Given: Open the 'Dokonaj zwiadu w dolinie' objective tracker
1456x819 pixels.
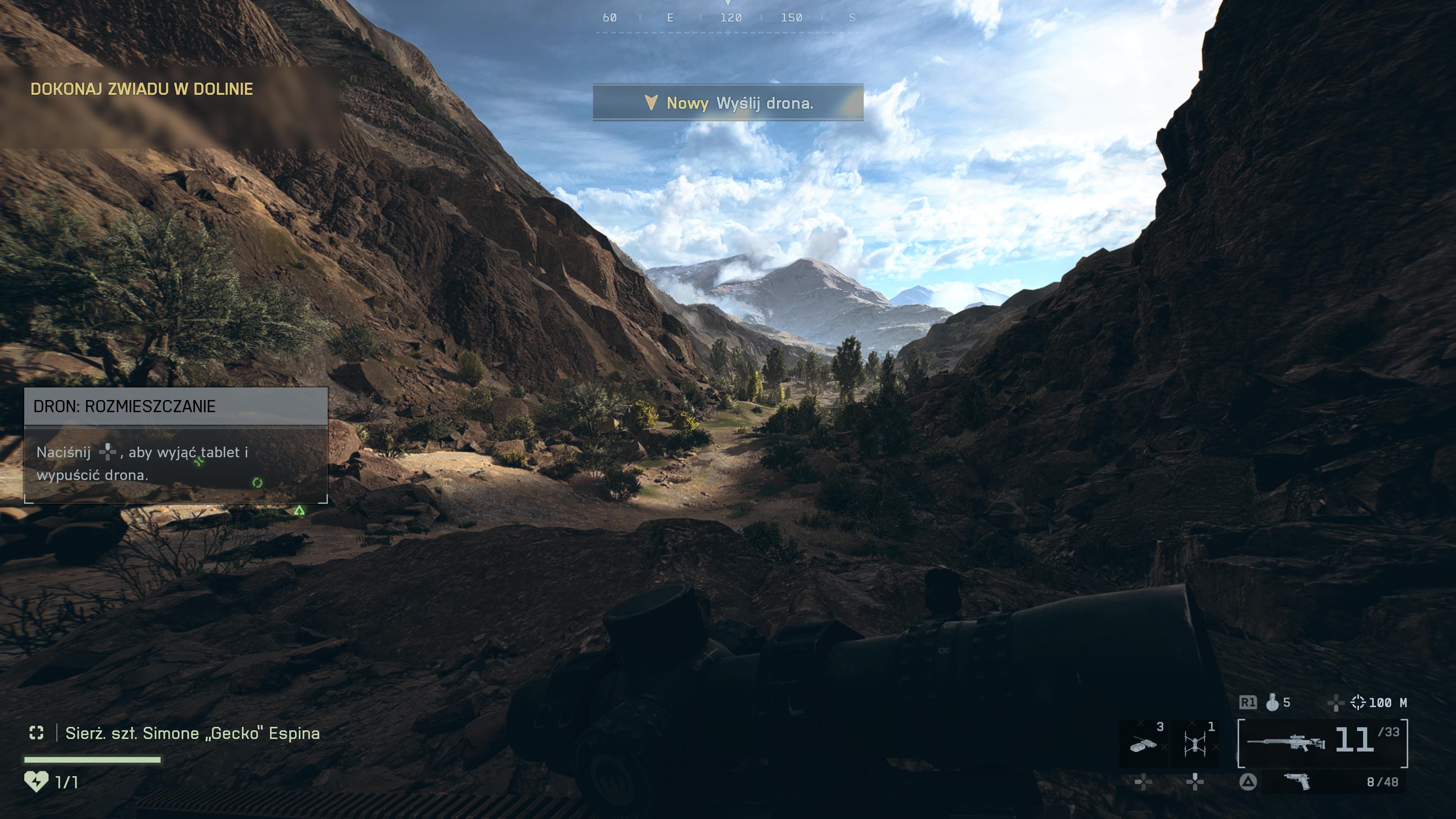Looking at the screenshot, I should tap(141, 89).
